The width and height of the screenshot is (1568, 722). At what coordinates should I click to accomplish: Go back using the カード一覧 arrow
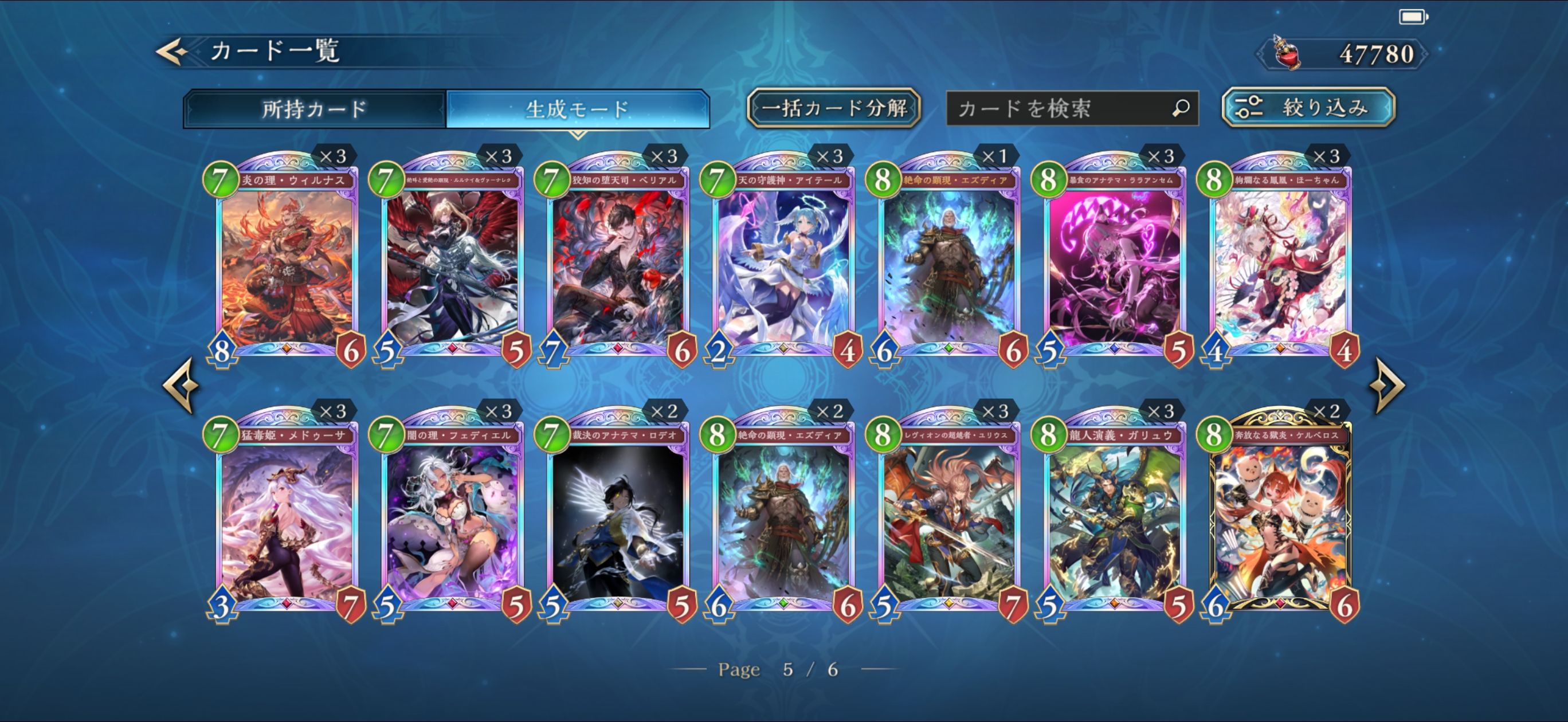click(x=173, y=52)
